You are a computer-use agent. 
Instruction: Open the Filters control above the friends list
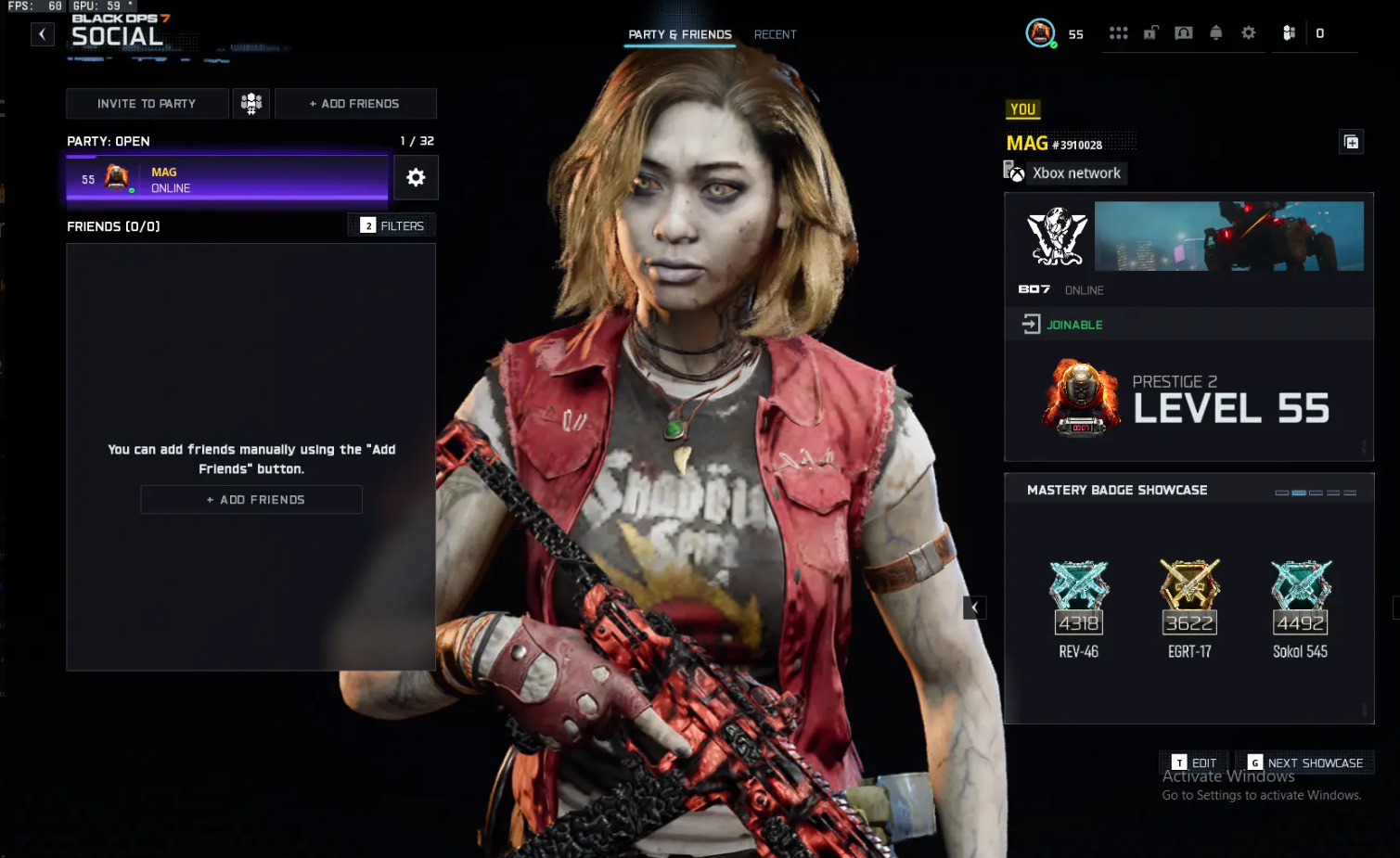coord(391,224)
